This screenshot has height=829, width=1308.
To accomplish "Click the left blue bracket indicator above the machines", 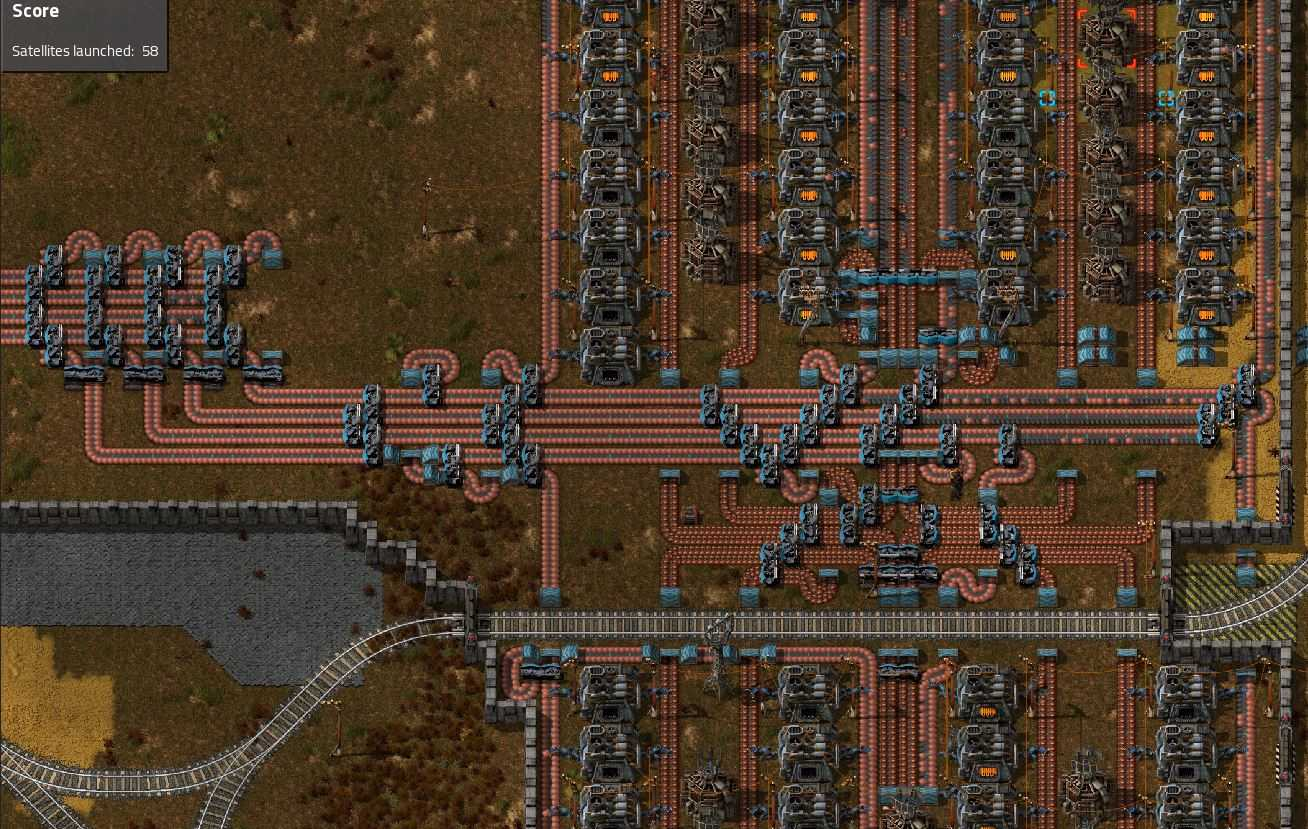I will (x=1047, y=98).
